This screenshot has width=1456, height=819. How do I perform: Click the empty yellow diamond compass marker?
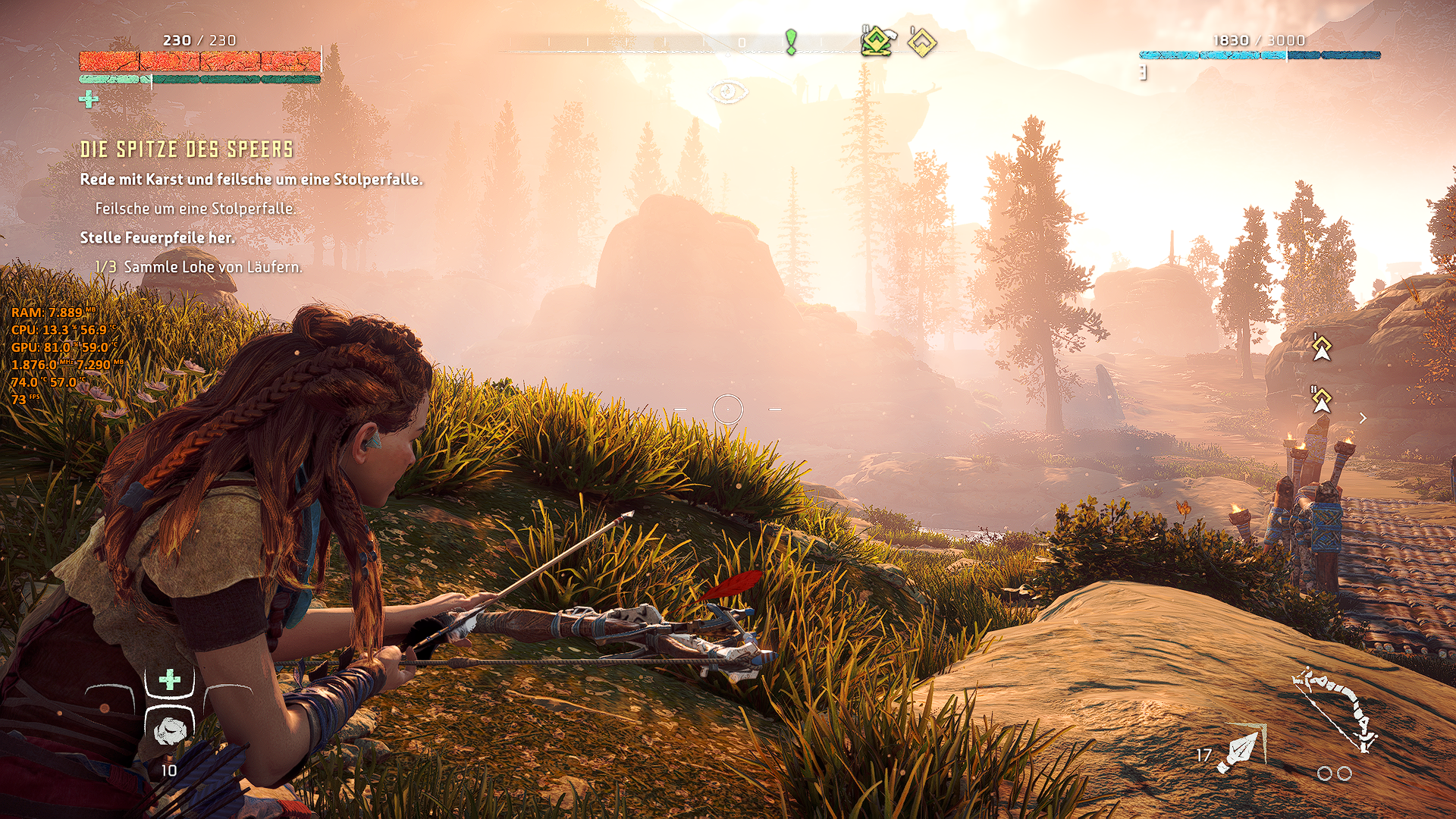click(x=922, y=42)
